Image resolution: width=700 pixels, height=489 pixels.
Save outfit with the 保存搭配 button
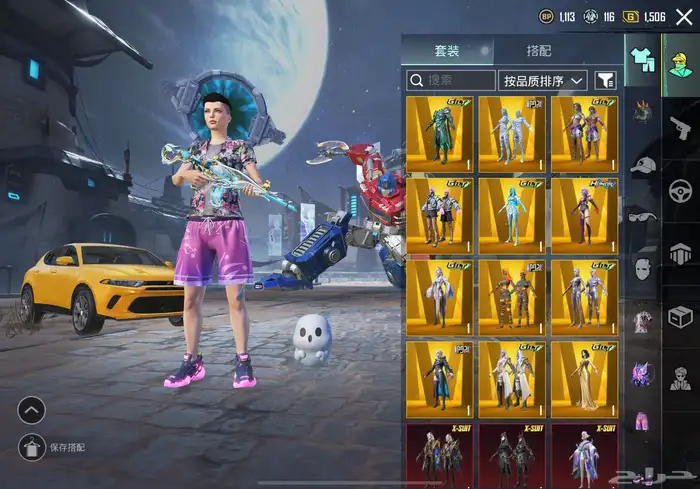click(31, 448)
